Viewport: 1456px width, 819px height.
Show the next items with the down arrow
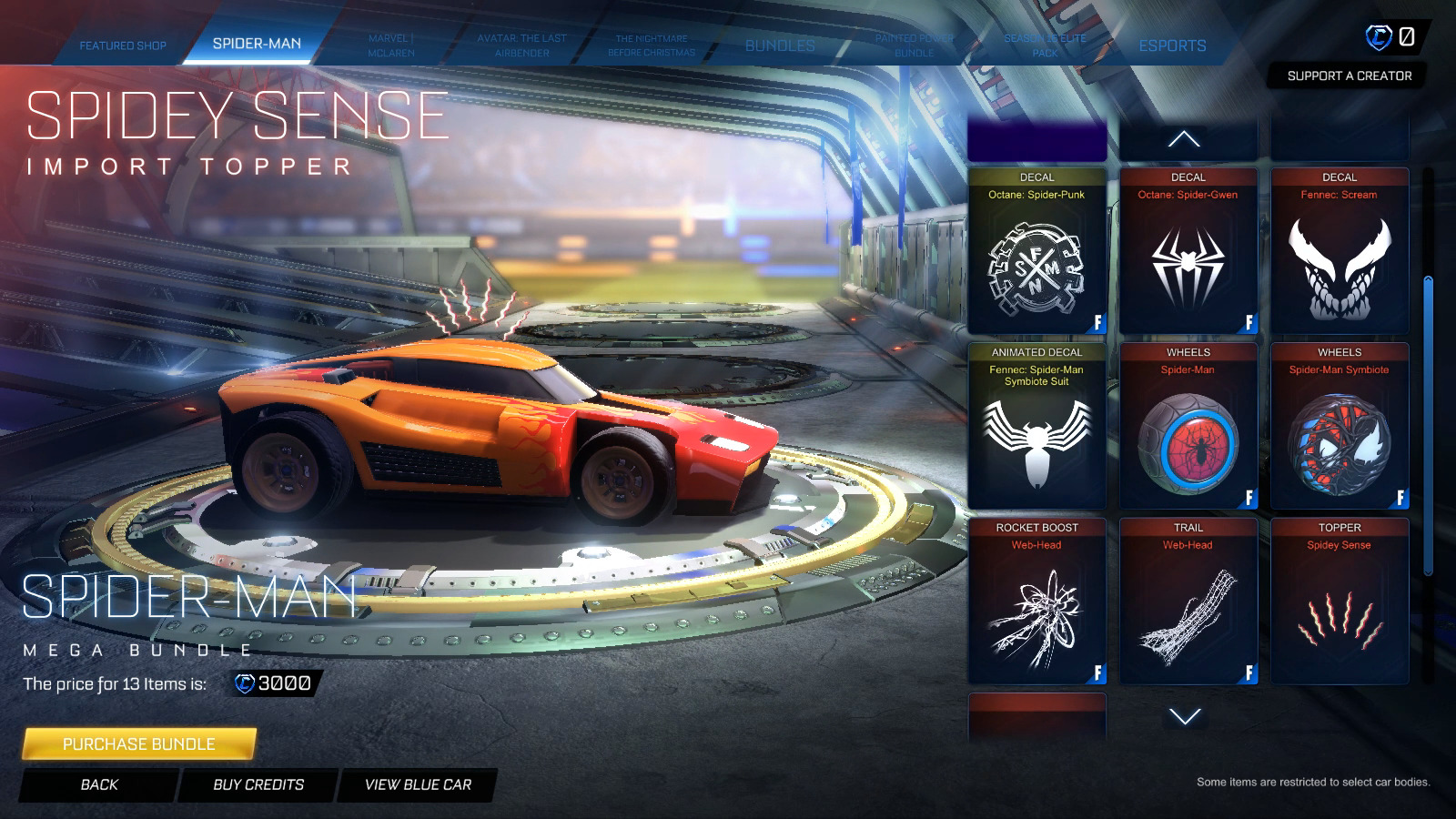point(1184,716)
